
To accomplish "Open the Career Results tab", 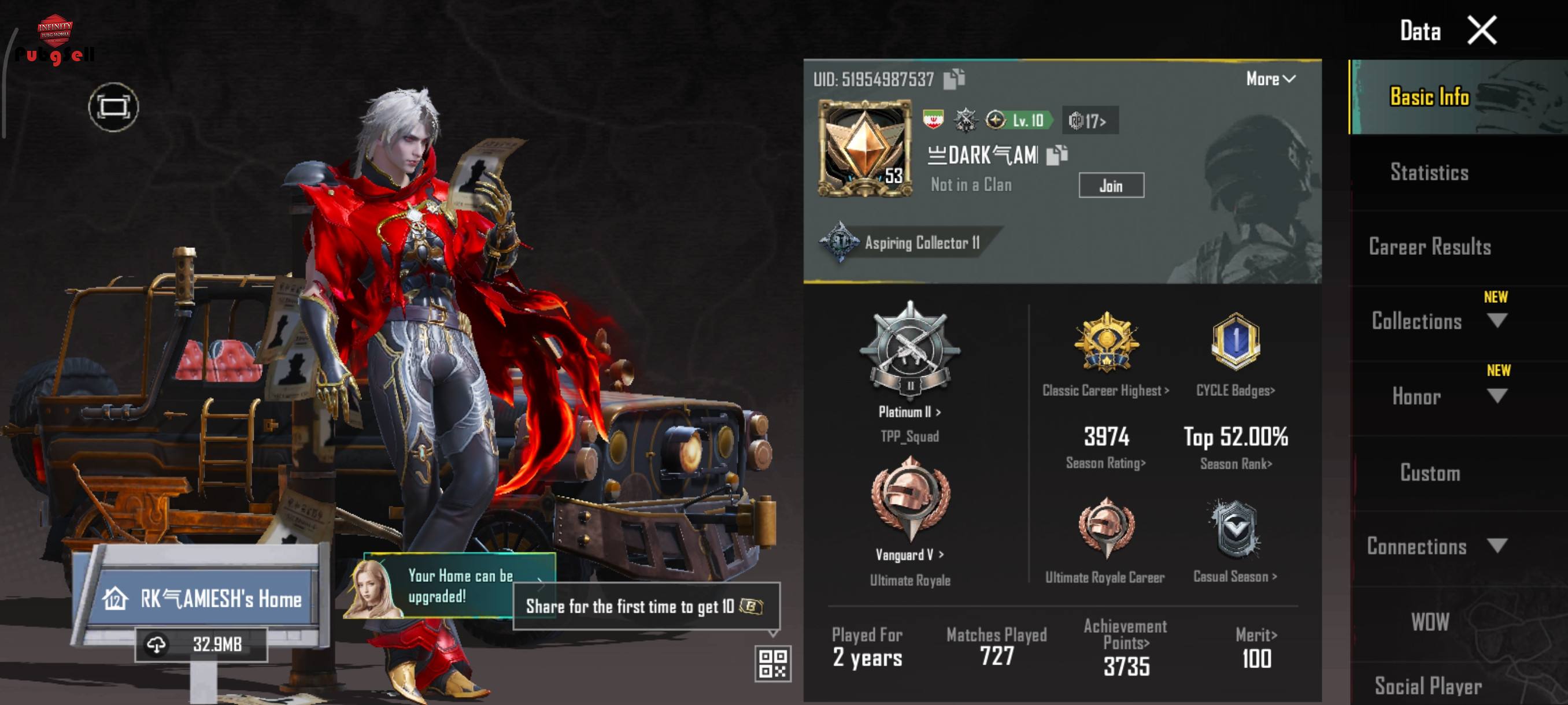I will coord(1429,247).
